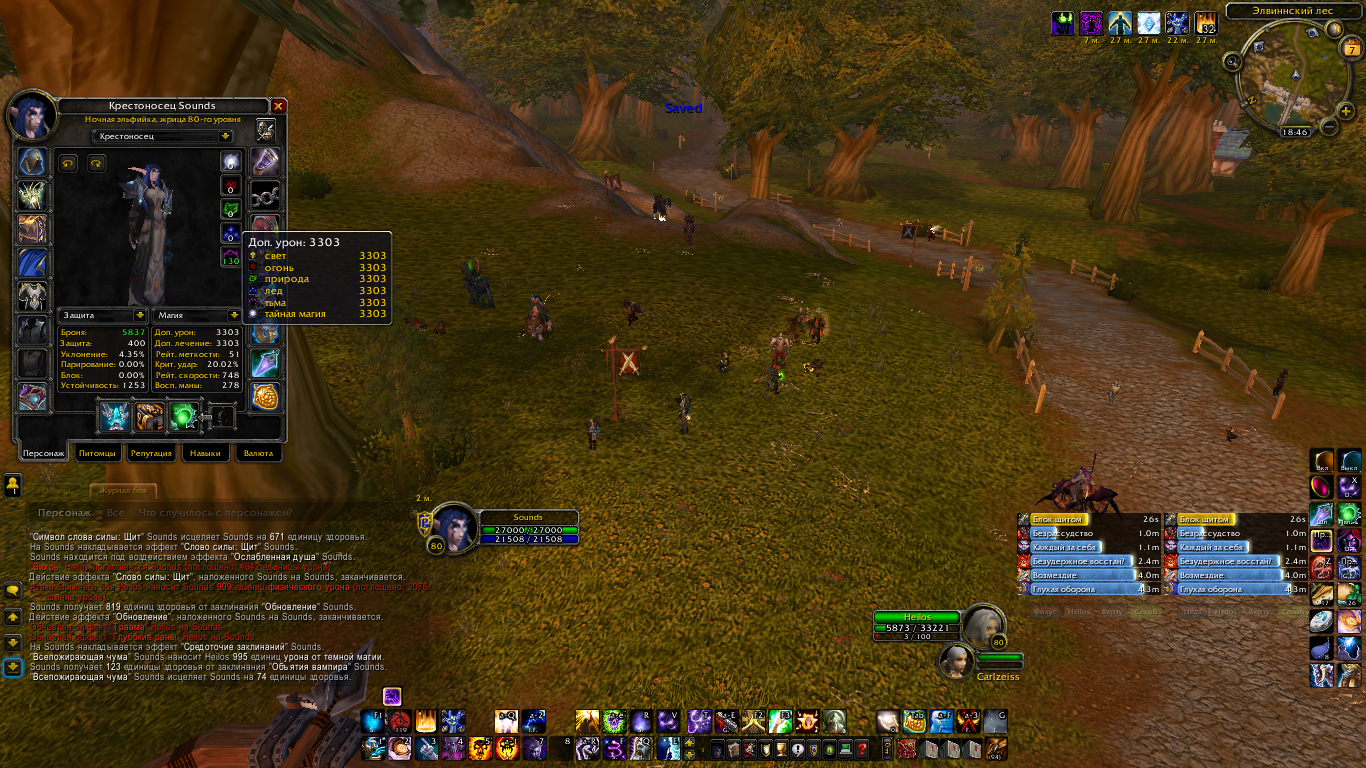Select the Навыки tab
The height and width of the screenshot is (768, 1366).
click(x=205, y=453)
